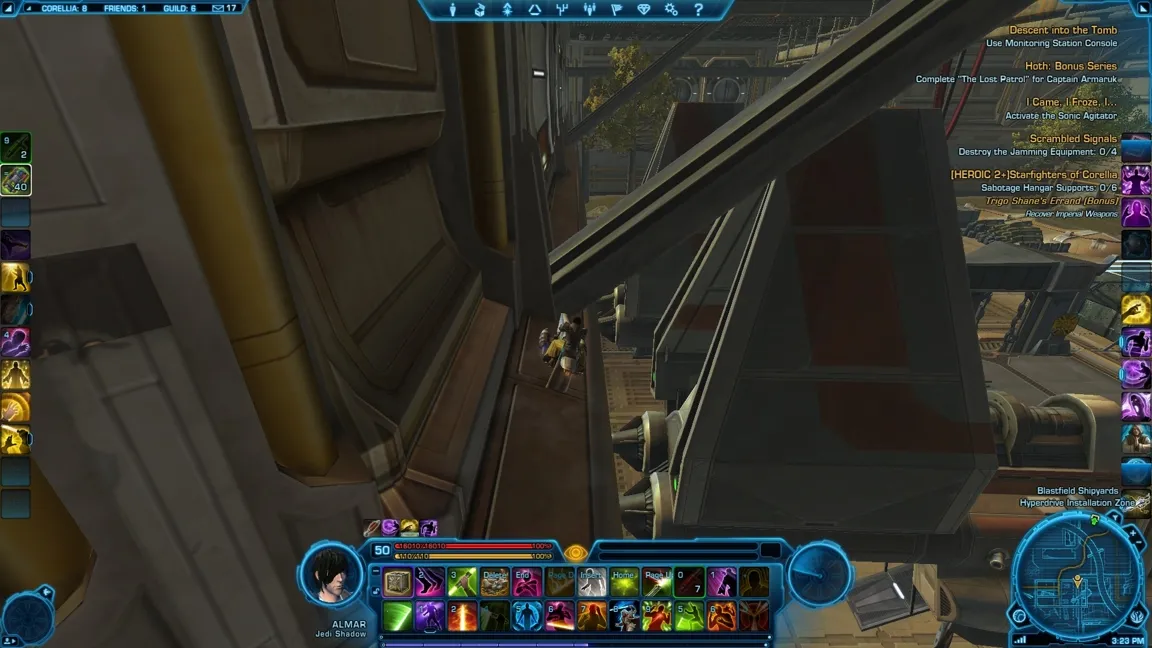Click the question mark help icon
This screenshot has height=648, width=1152.
[x=698, y=10]
